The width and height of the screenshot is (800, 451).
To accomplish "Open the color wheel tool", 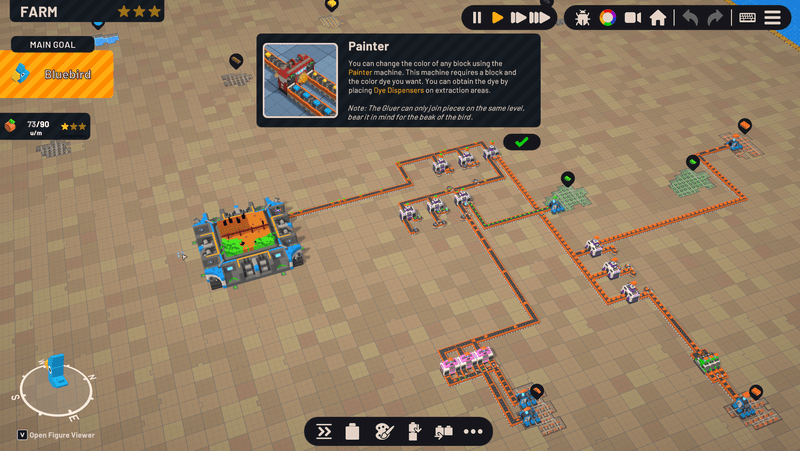I will (607, 18).
